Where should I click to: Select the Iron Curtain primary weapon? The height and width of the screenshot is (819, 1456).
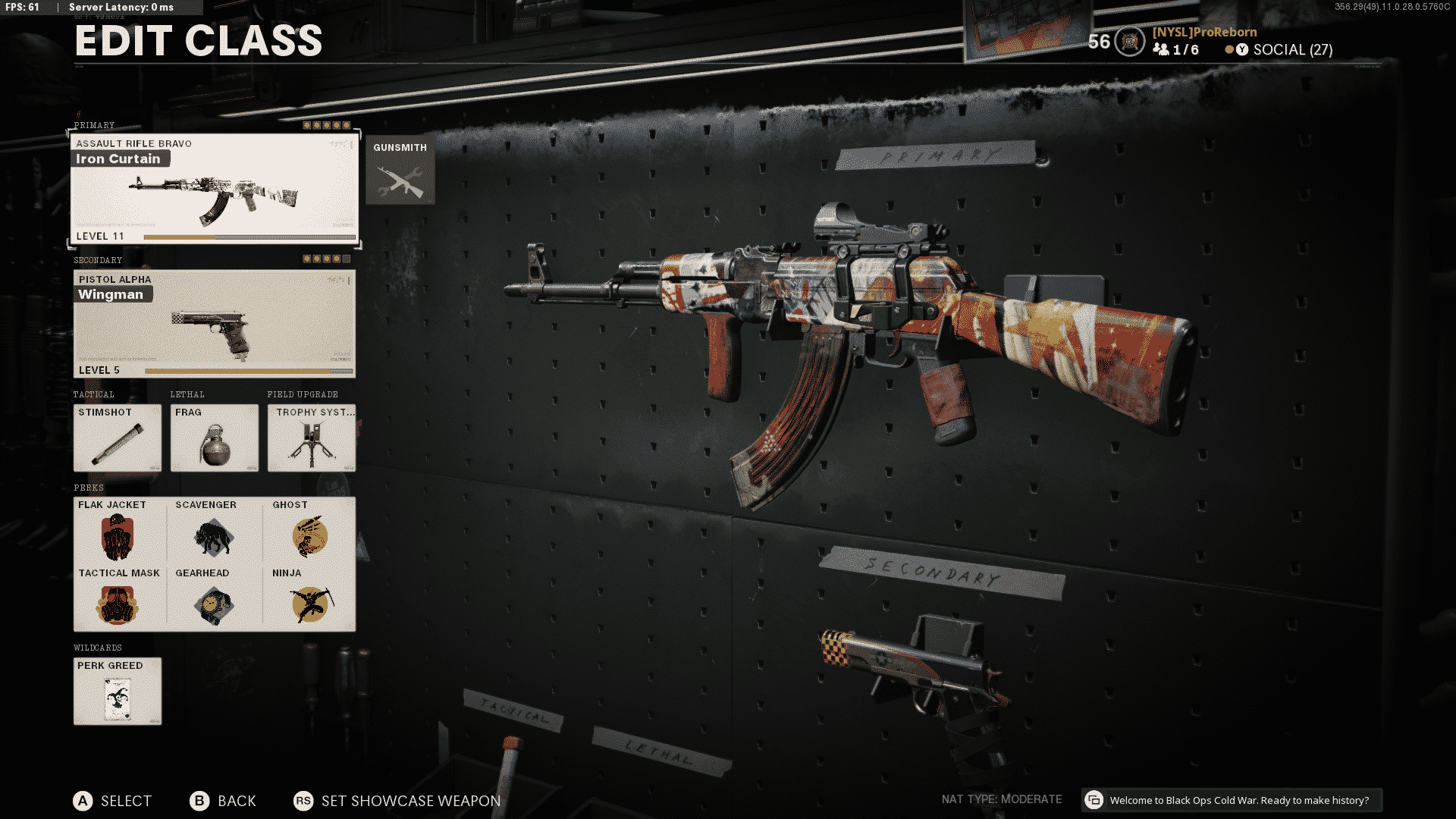(x=214, y=189)
